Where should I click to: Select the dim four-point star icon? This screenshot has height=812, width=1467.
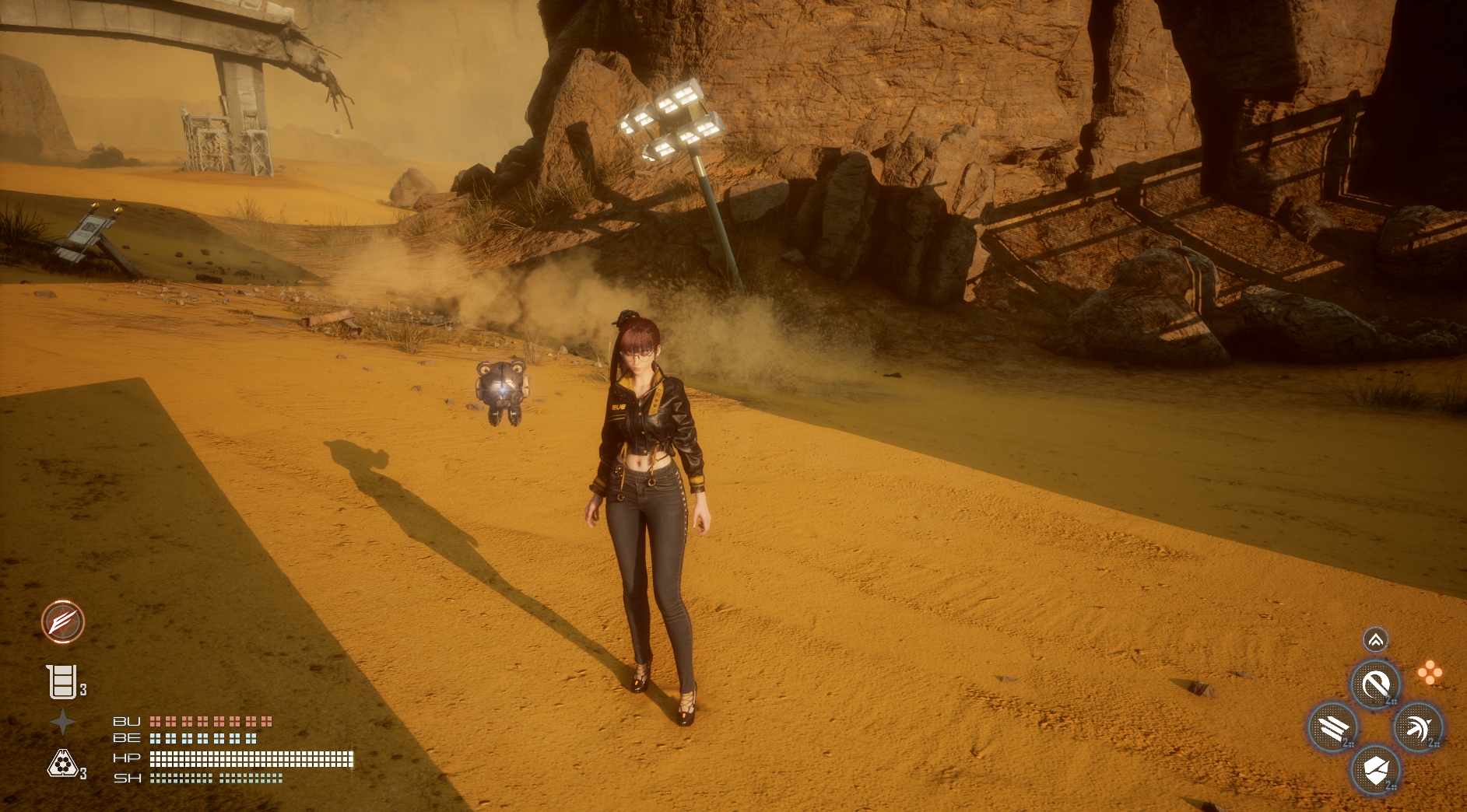pyautogui.click(x=62, y=723)
